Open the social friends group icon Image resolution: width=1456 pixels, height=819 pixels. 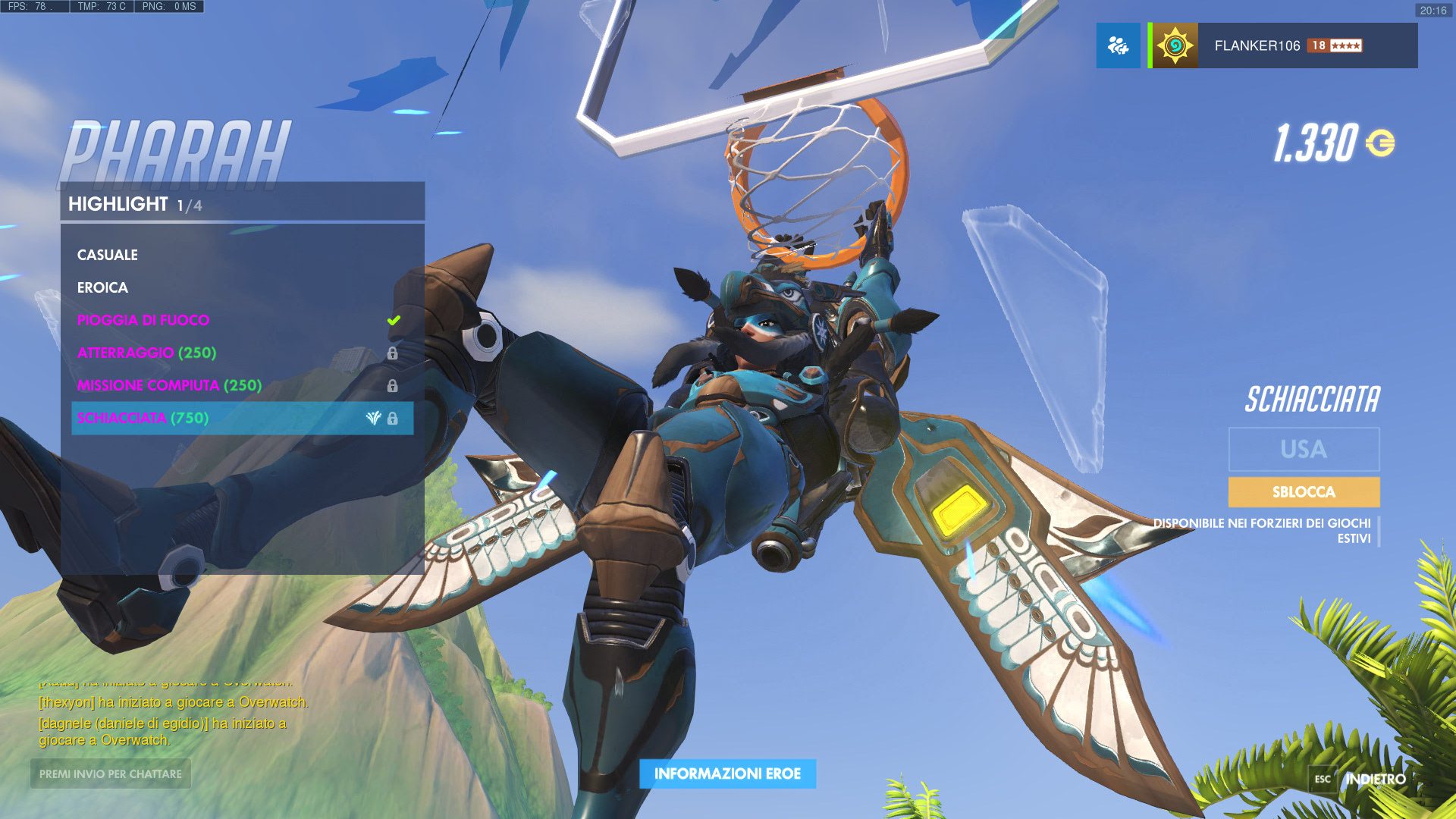pos(1118,45)
